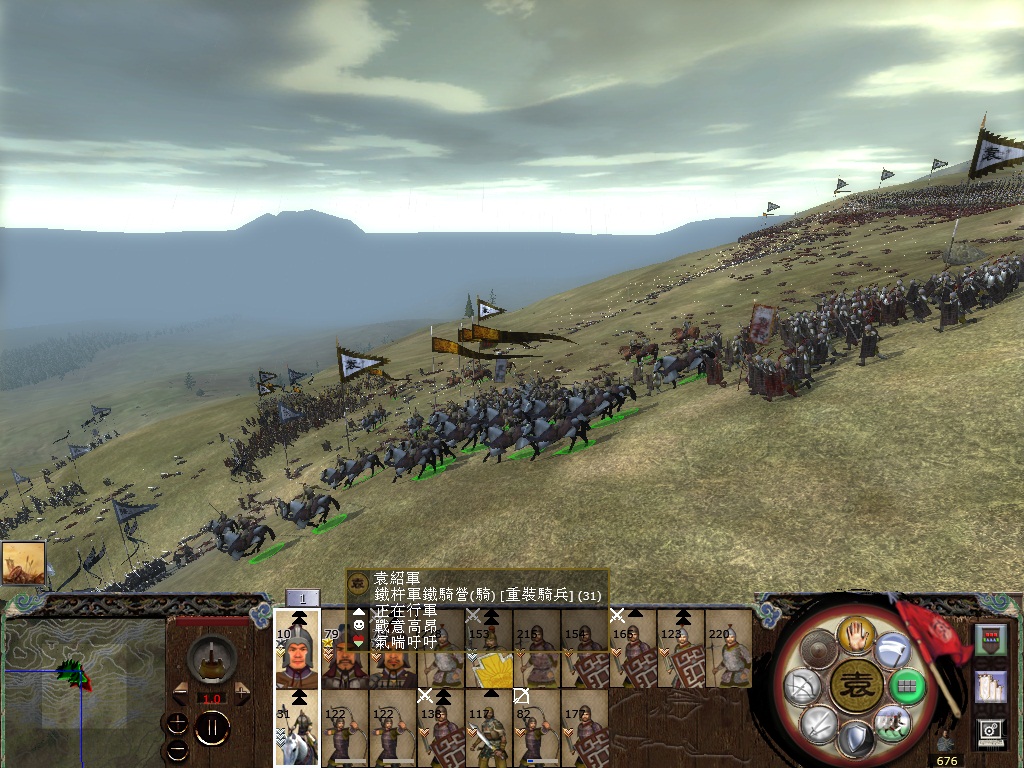This screenshot has height=768, width=1024.
Task: Increase the battle game speed
Action: click(x=242, y=693)
